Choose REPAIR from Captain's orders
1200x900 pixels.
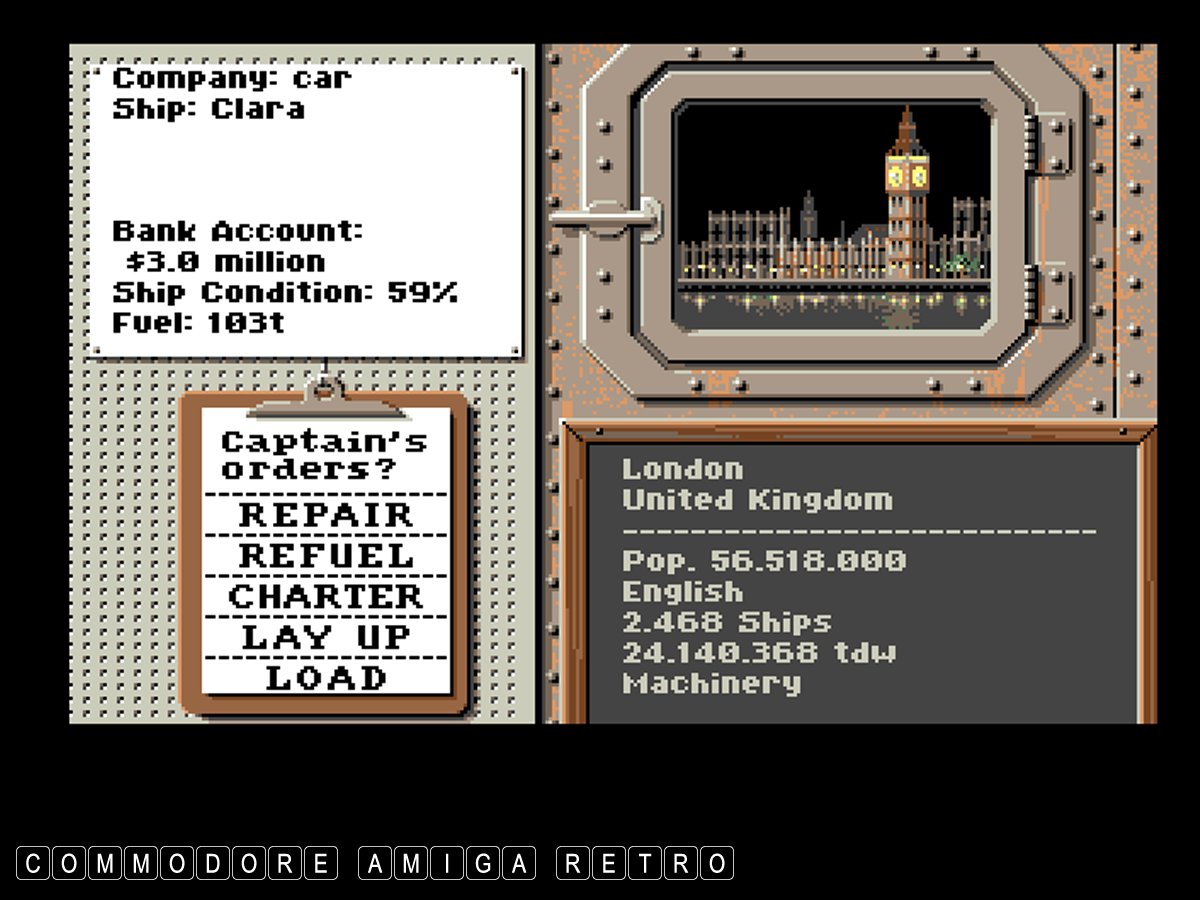click(x=325, y=515)
